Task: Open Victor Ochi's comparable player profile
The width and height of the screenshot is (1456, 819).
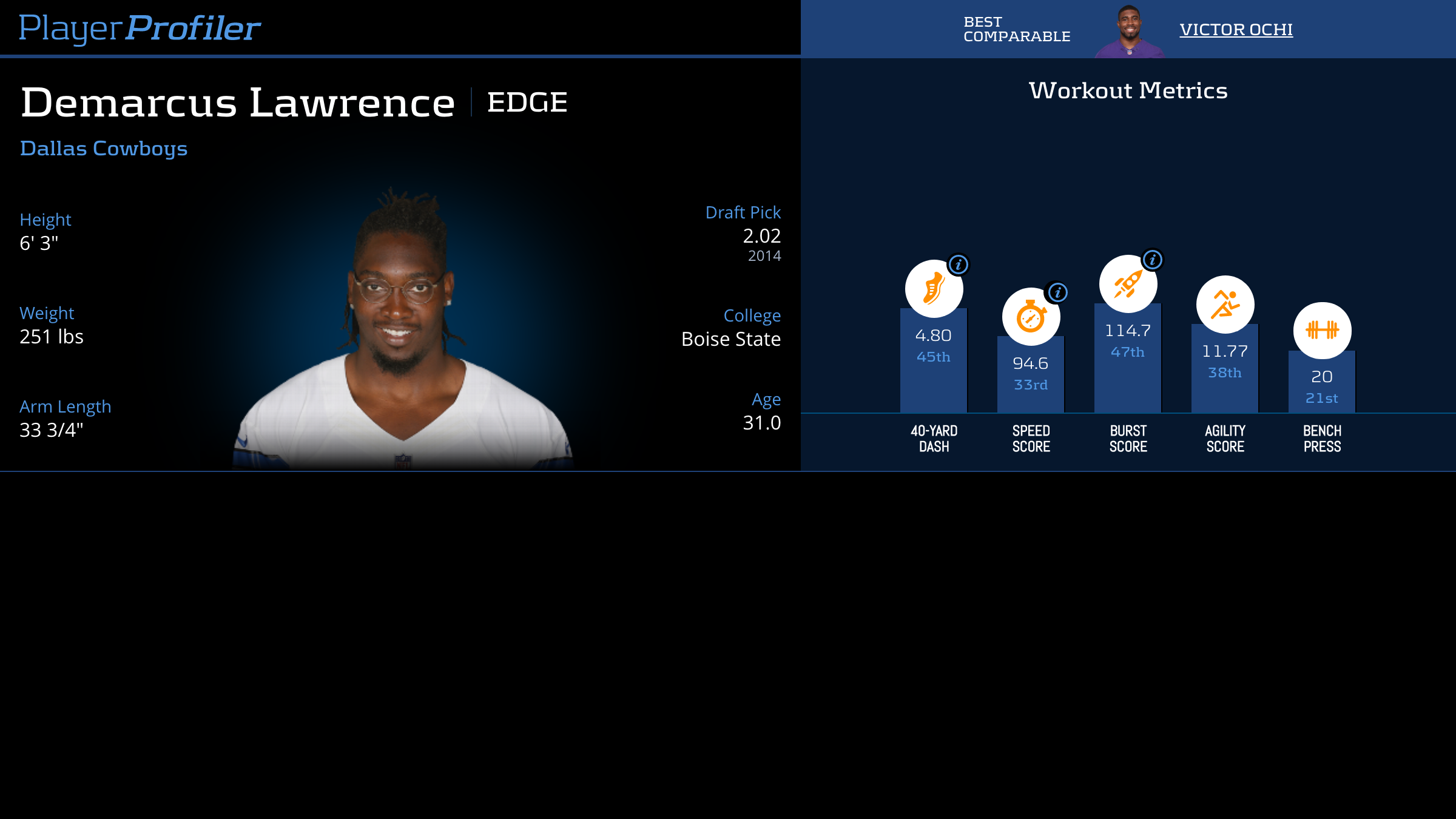Action: pos(1236,29)
